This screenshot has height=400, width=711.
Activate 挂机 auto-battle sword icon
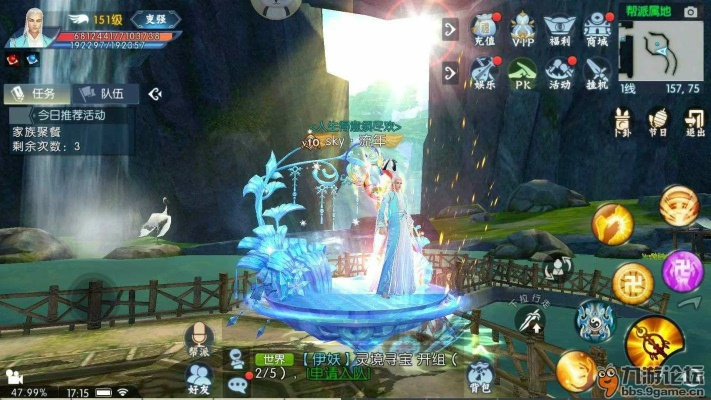pyautogui.click(x=598, y=73)
